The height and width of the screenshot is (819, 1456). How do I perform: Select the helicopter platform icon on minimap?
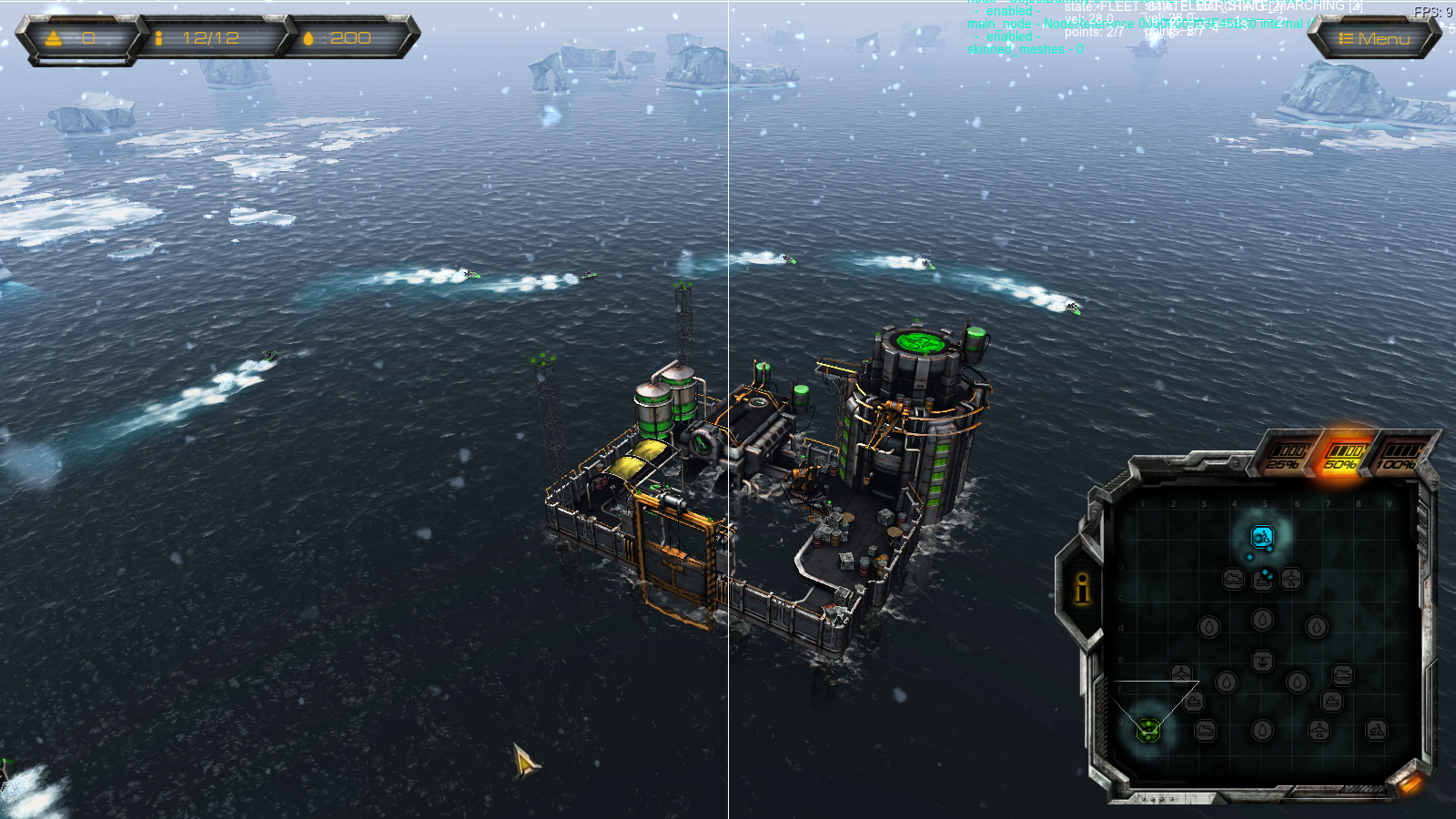pos(1262,662)
